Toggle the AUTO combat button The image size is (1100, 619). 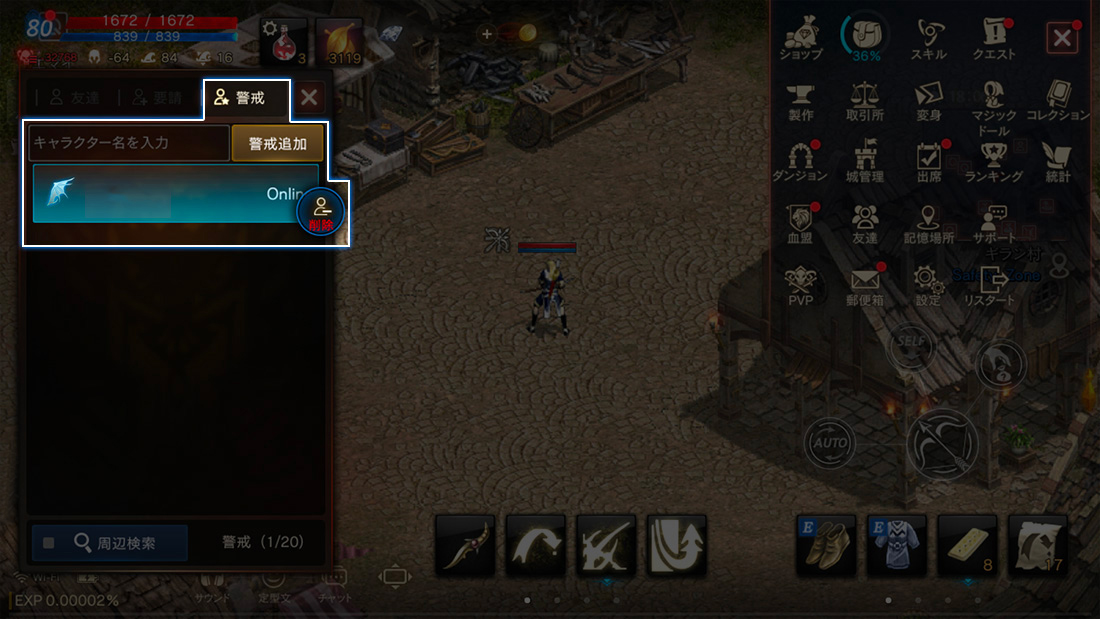point(829,442)
